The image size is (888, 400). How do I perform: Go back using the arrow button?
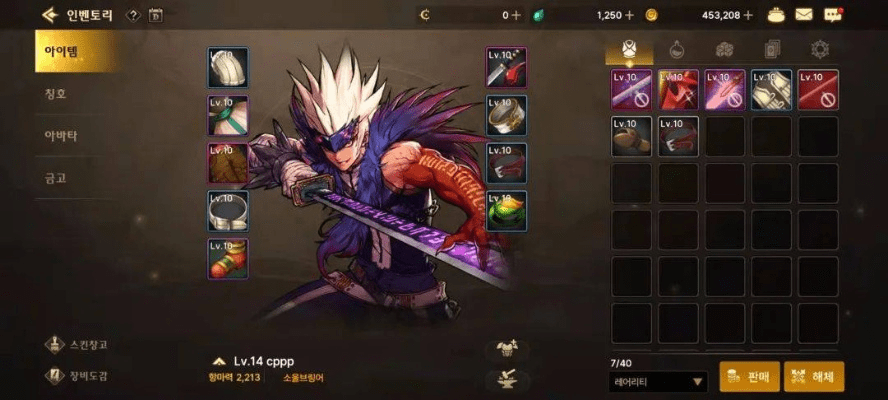pyautogui.click(x=48, y=15)
